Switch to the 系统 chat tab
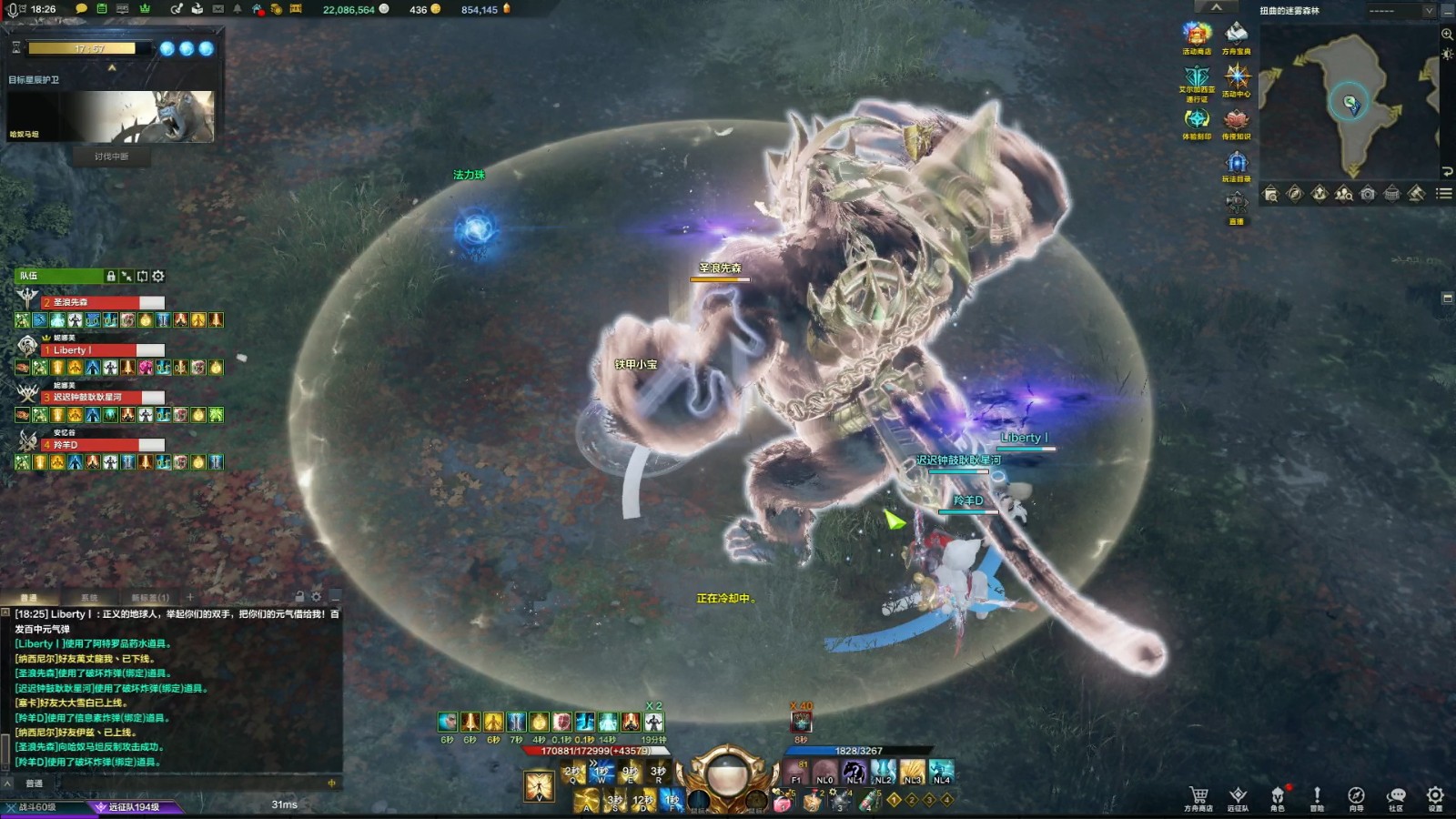This screenshot has height=819, width=1456. coord(89,598)
